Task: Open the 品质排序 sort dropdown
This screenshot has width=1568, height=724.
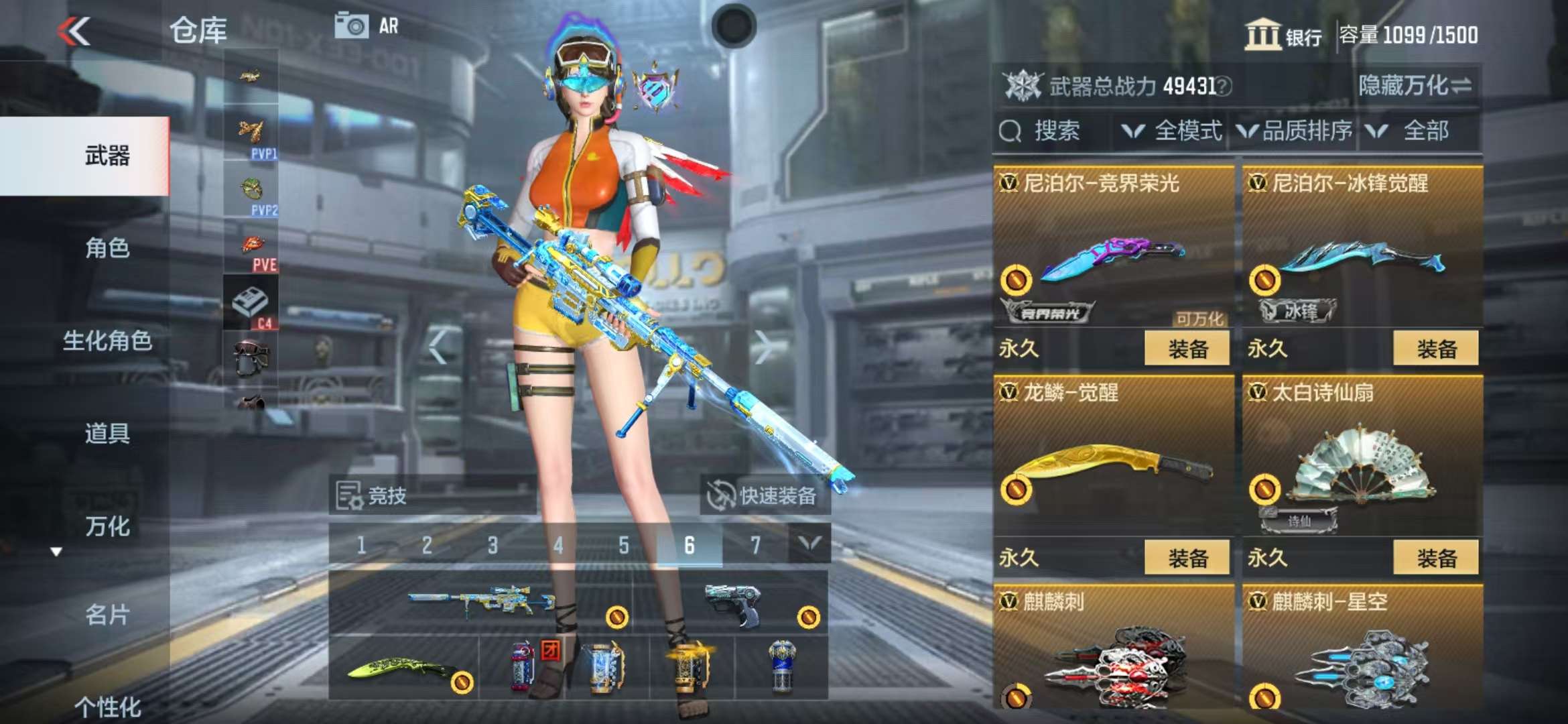Action: coord(1295,131)
